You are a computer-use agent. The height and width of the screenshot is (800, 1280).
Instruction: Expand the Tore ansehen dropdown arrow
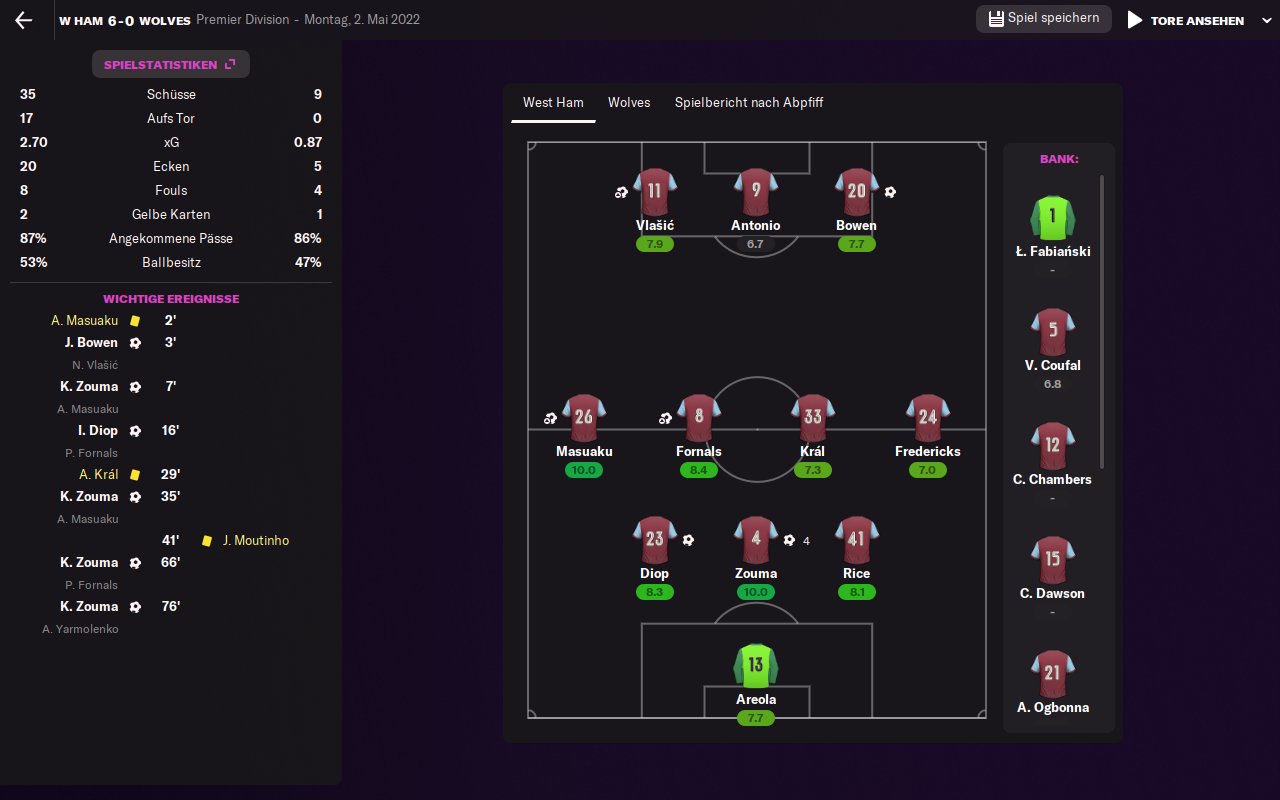coord(1266,20)
